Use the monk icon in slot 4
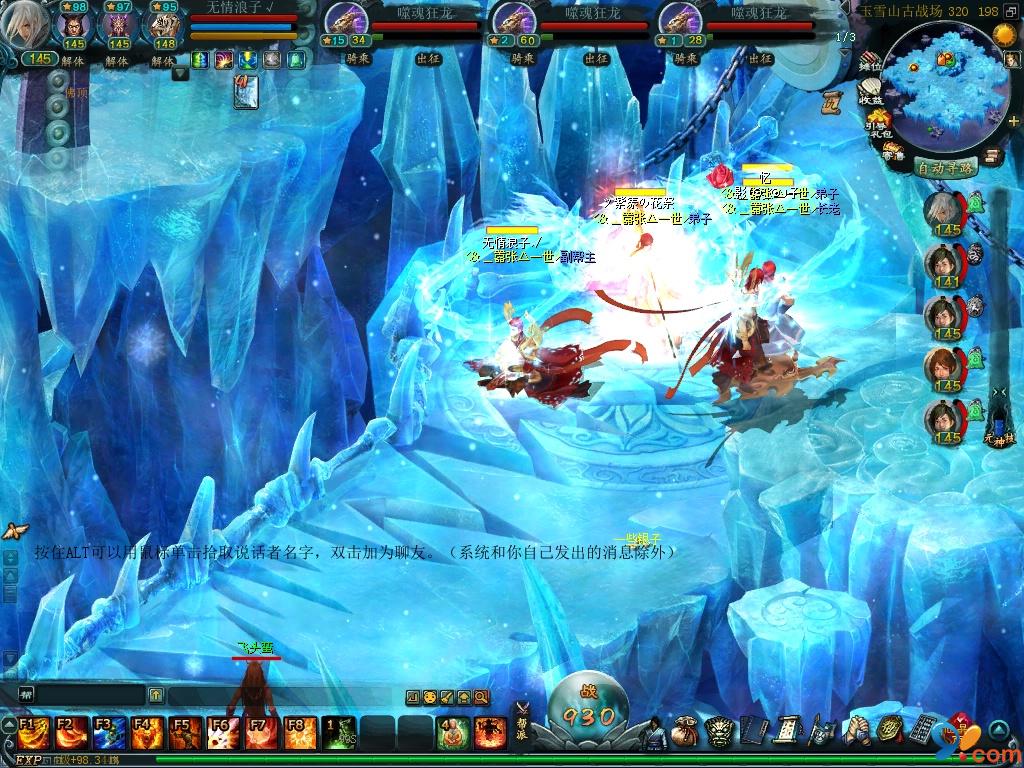The height and width of the screenshot is (768, 1024). [452, 733]
